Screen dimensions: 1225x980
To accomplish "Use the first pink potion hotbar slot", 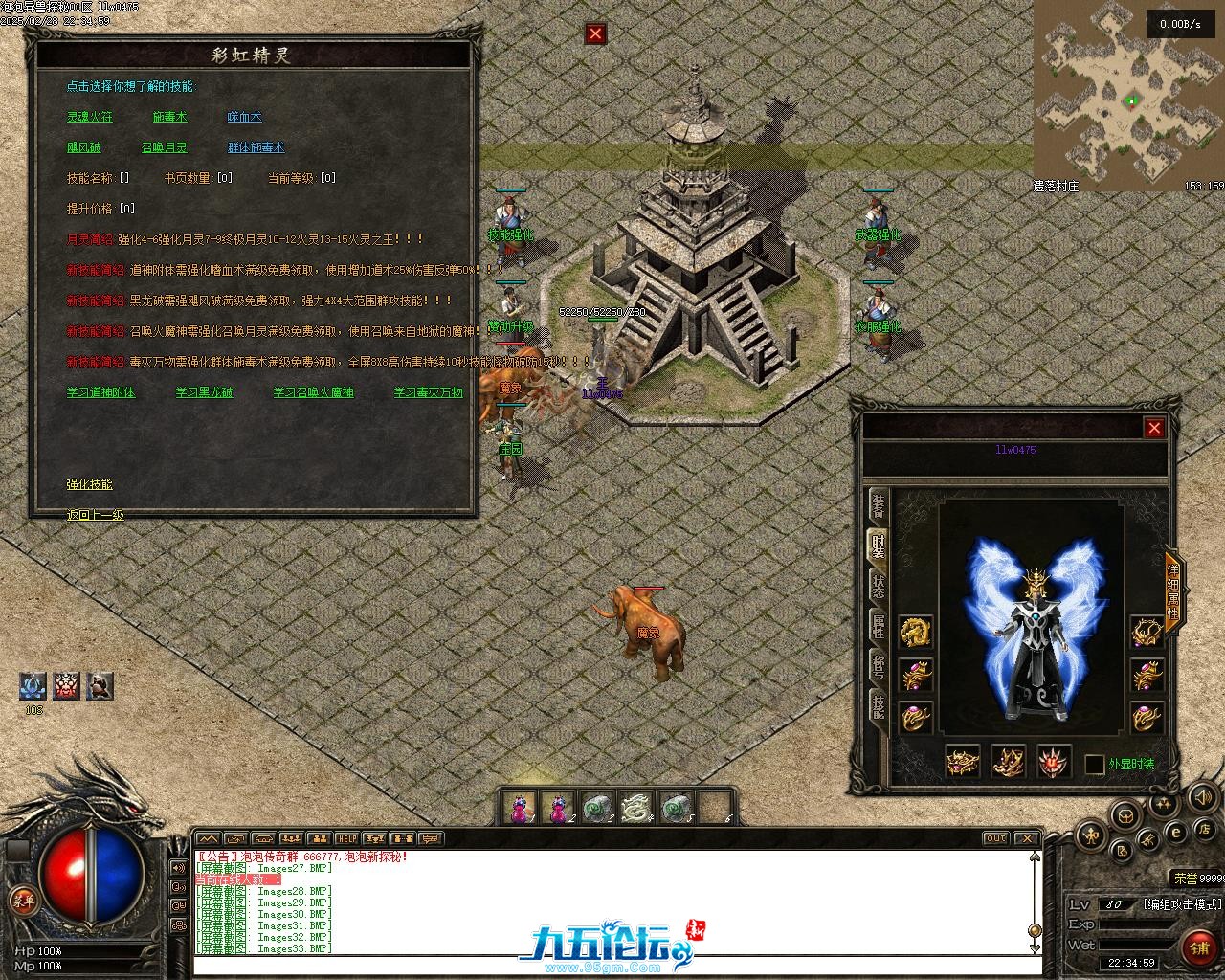I will coord(519,808).
